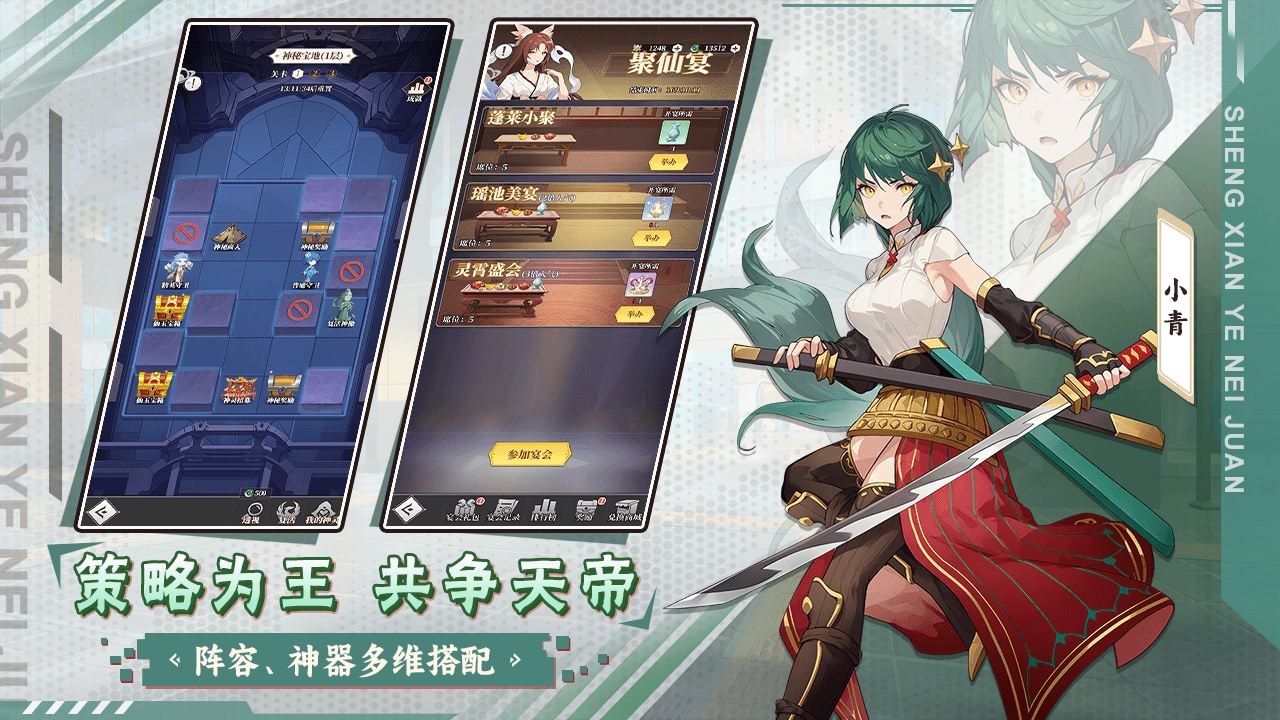The width and height of the screenshot is (1280, 720).
Task: Open the 奖励 rewards chest icon
Action: [586, 507]
